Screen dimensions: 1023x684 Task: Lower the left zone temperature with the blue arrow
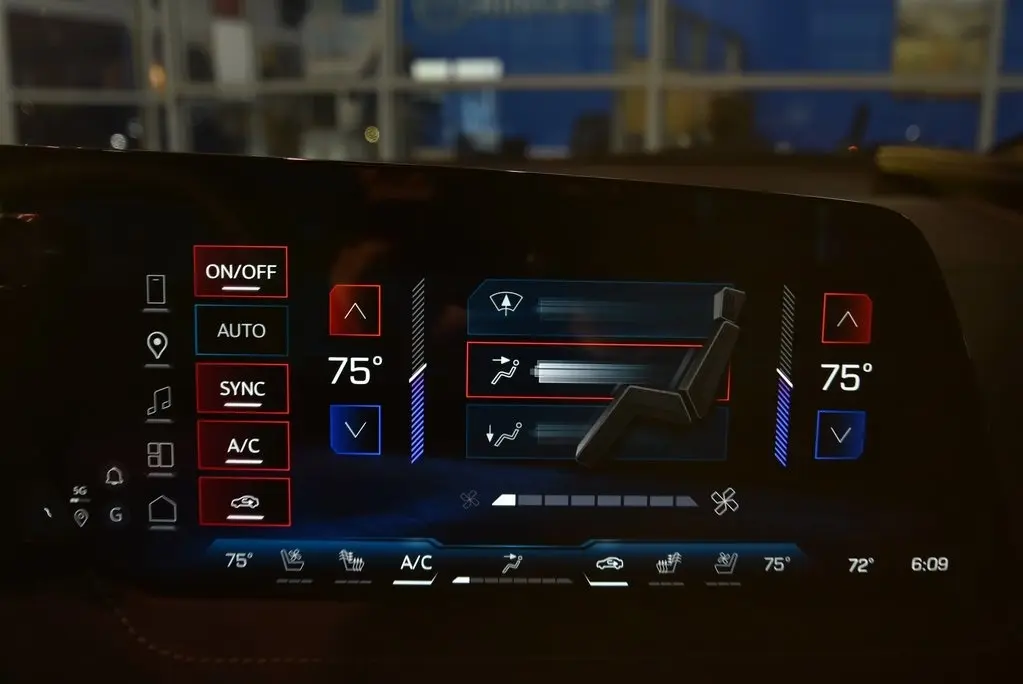[x=355, y=430]
